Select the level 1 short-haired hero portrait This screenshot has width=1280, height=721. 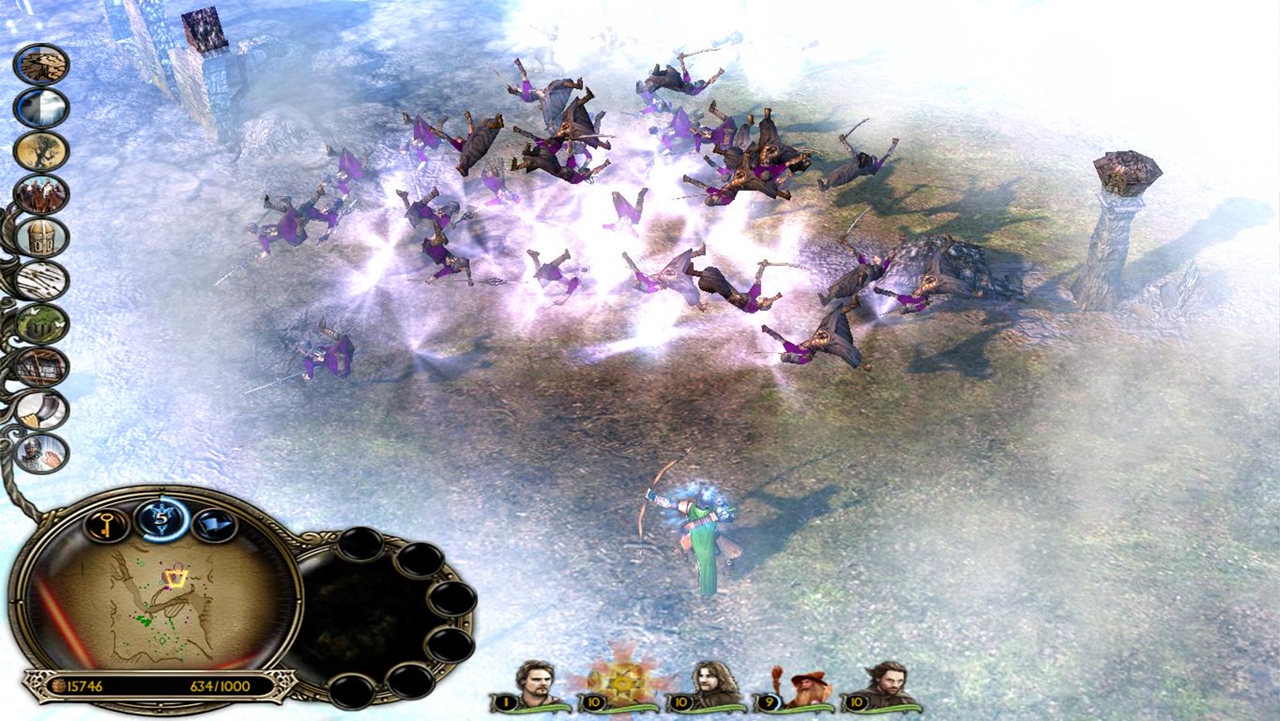pos(535,686)
